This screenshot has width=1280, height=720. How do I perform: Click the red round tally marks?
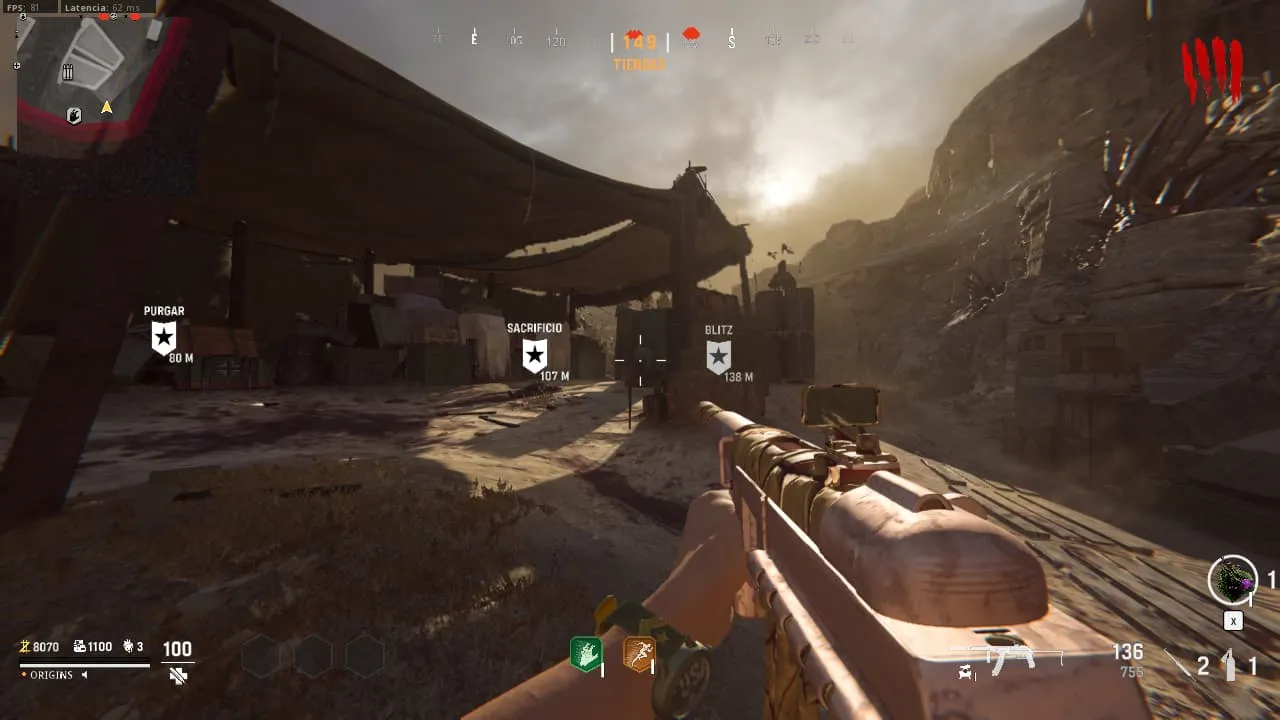point(1211,70)
